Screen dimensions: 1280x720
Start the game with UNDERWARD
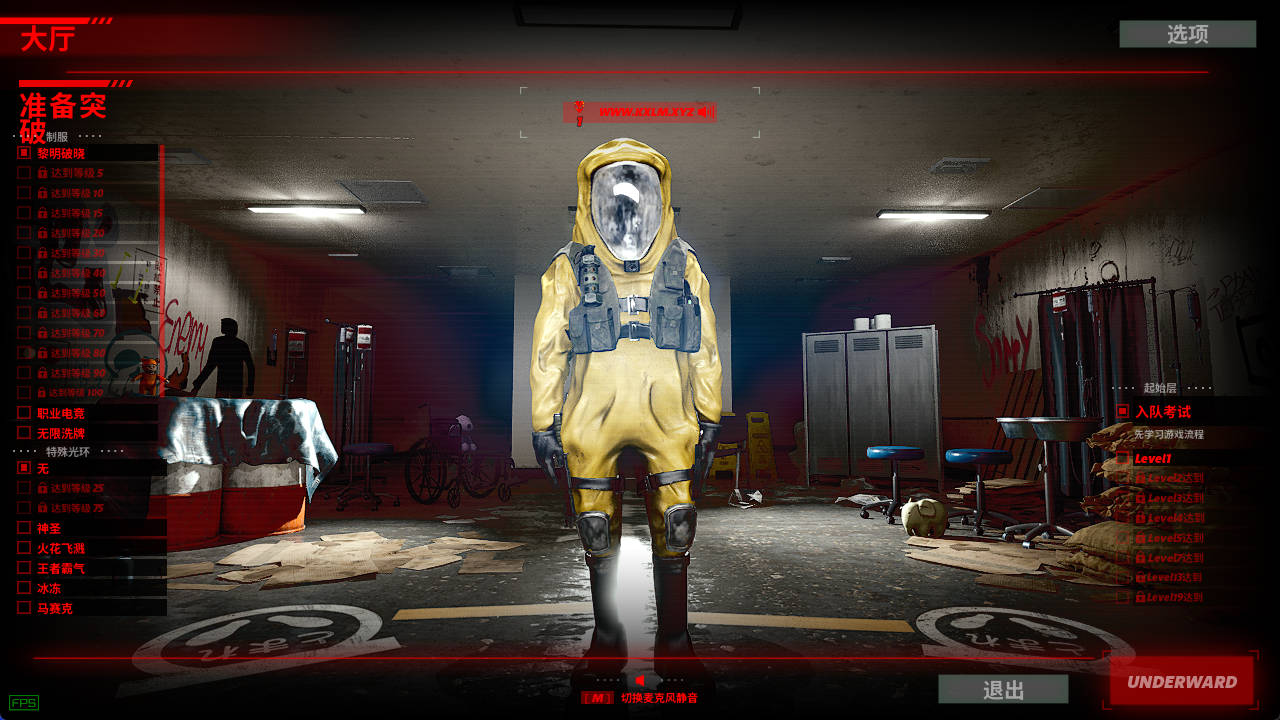[1182, 682]
